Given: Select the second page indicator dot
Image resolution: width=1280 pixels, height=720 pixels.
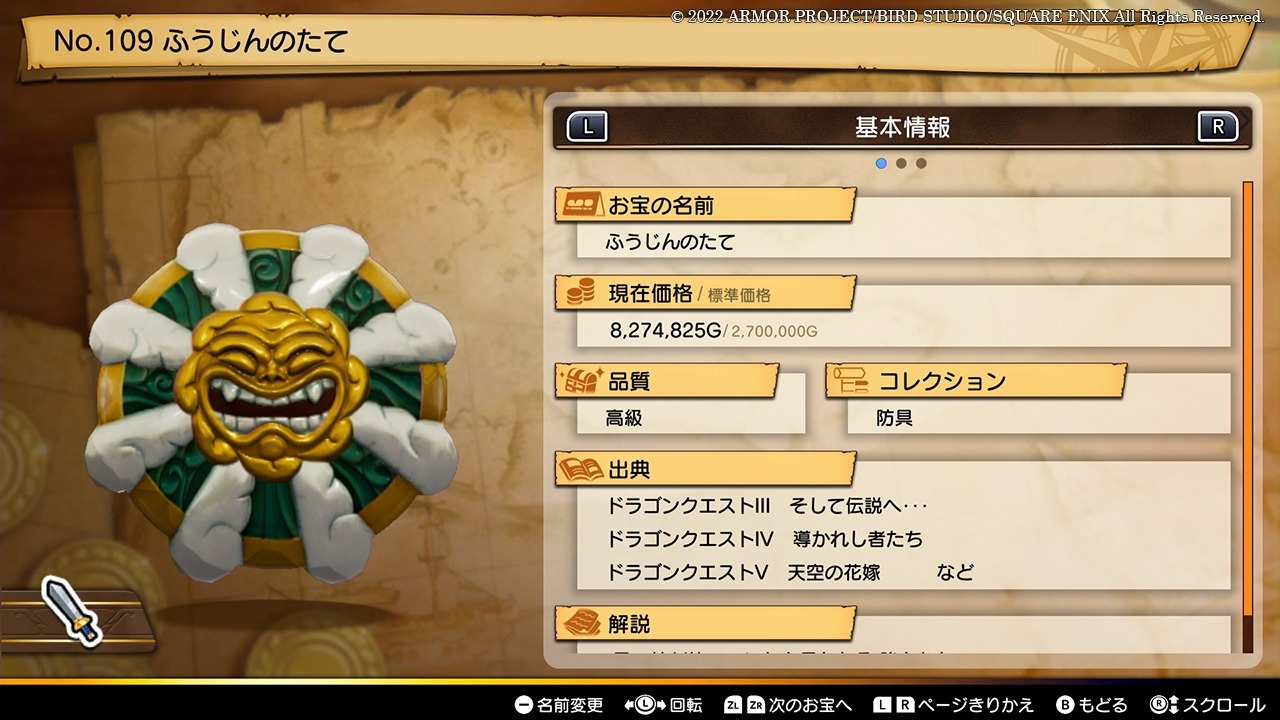Looking at the screenshot, I should pyautogui.click(x=901, y=162).
